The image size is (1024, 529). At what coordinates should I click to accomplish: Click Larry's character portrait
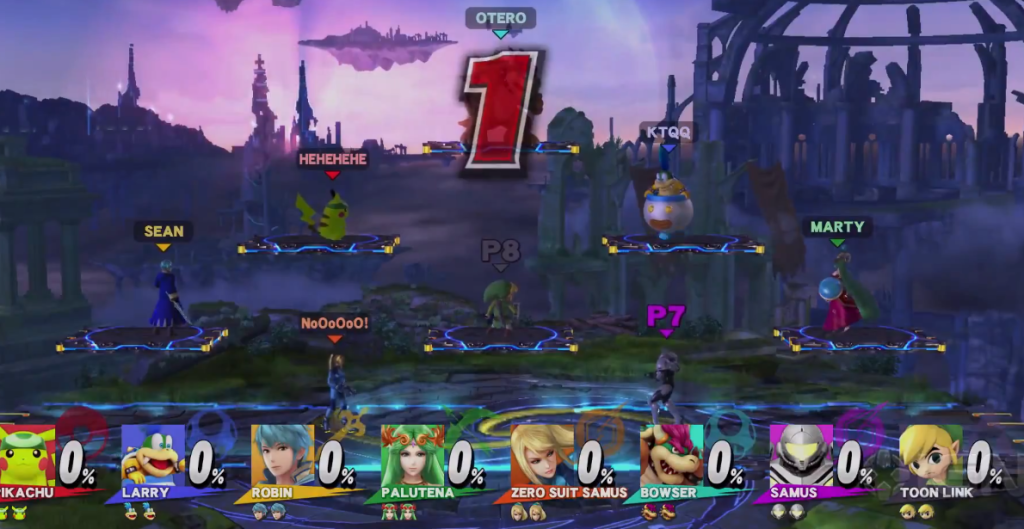(153, 456)
